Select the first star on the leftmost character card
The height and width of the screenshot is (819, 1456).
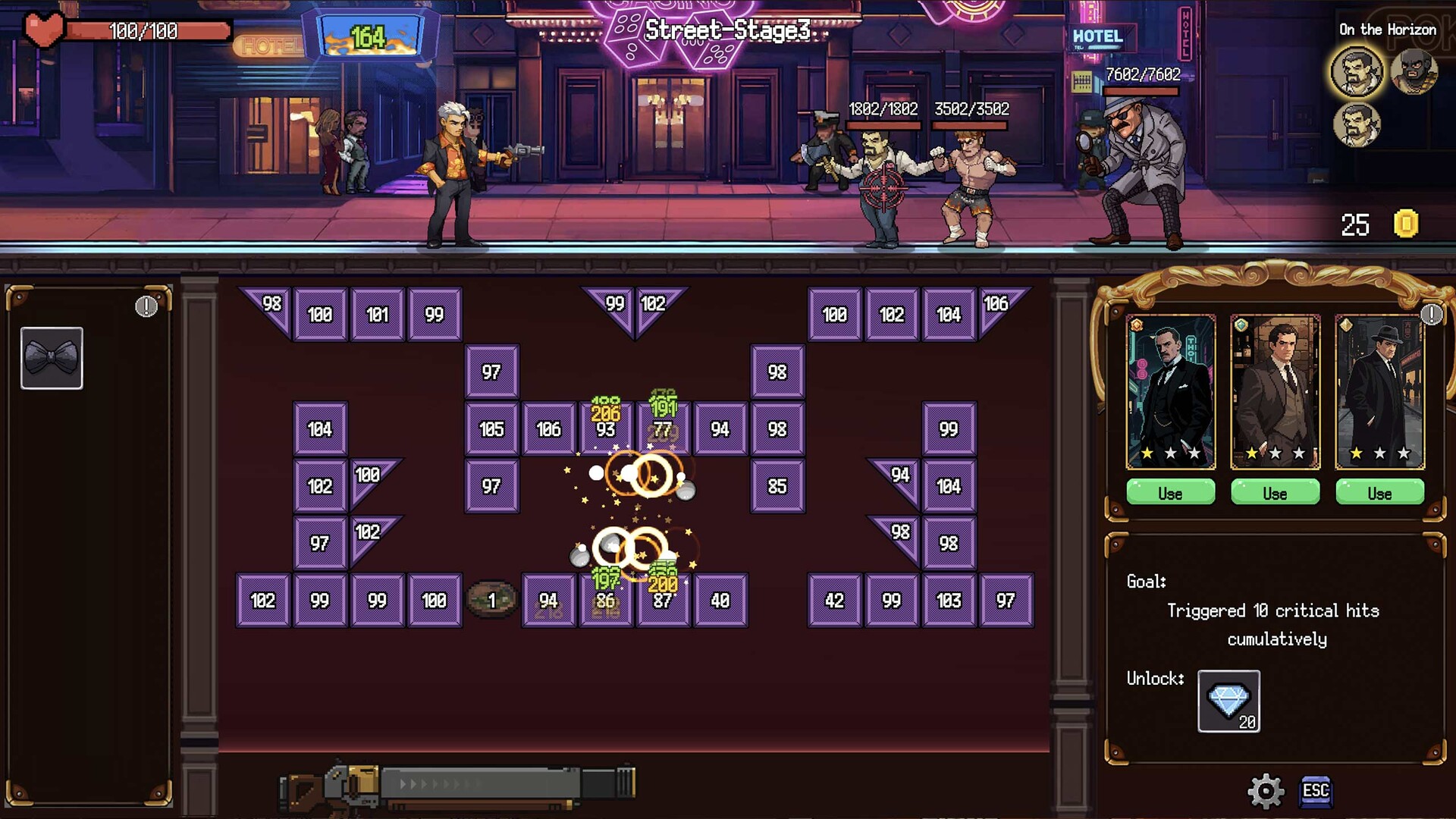pyautogui.click(x=1147, y=454)
